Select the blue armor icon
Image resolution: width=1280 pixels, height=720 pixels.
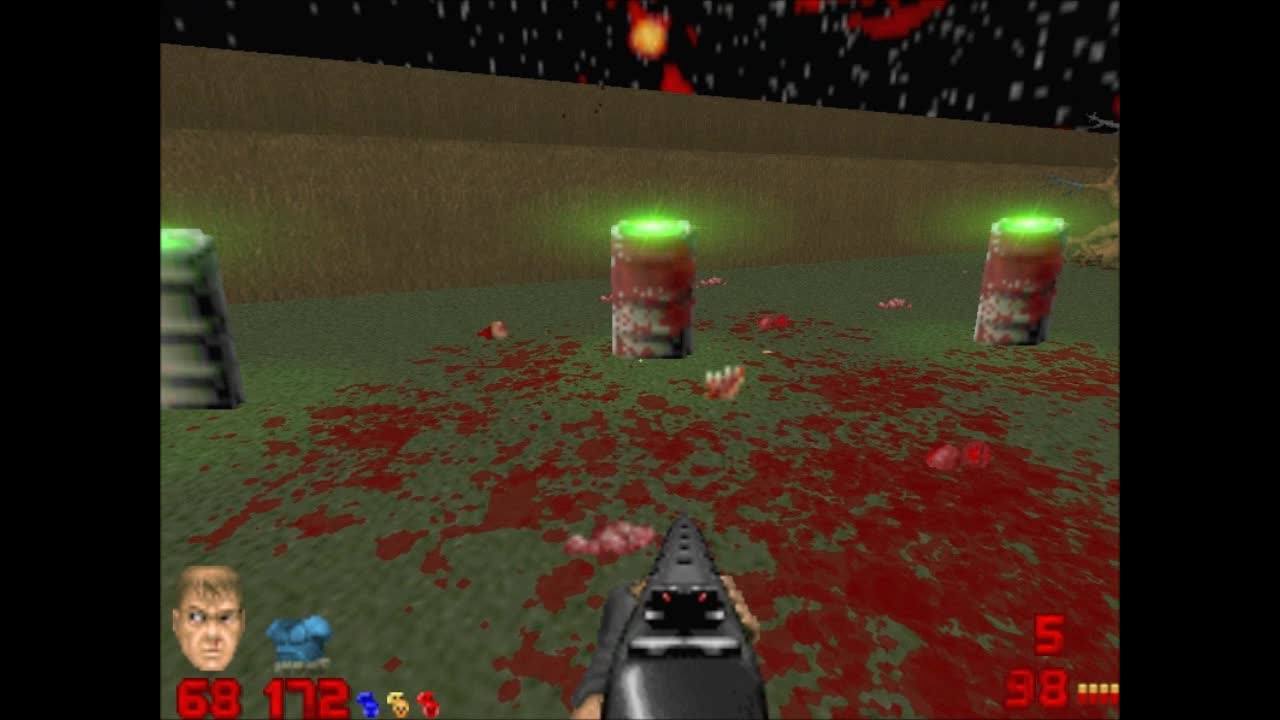pyautogui.click(x=298, y=641)
